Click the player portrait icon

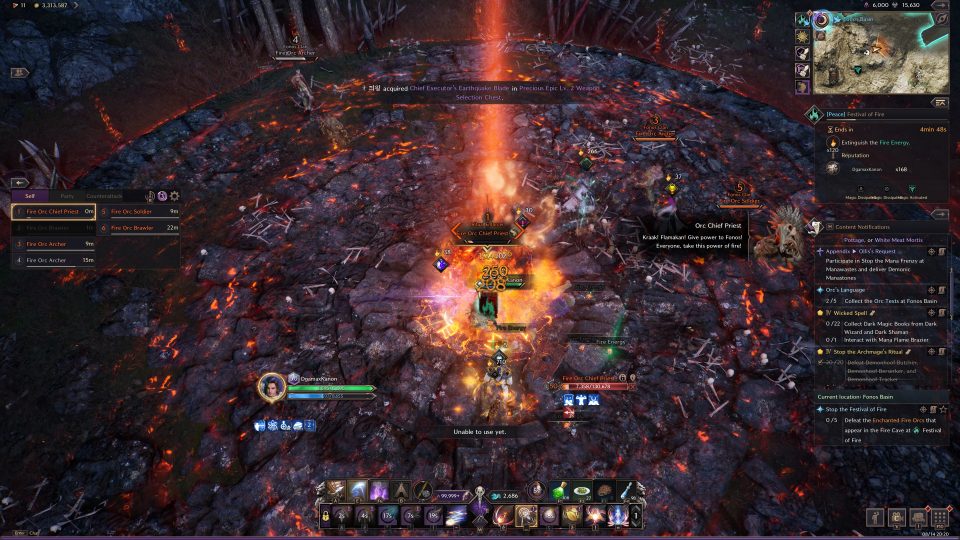pos(271,386)
